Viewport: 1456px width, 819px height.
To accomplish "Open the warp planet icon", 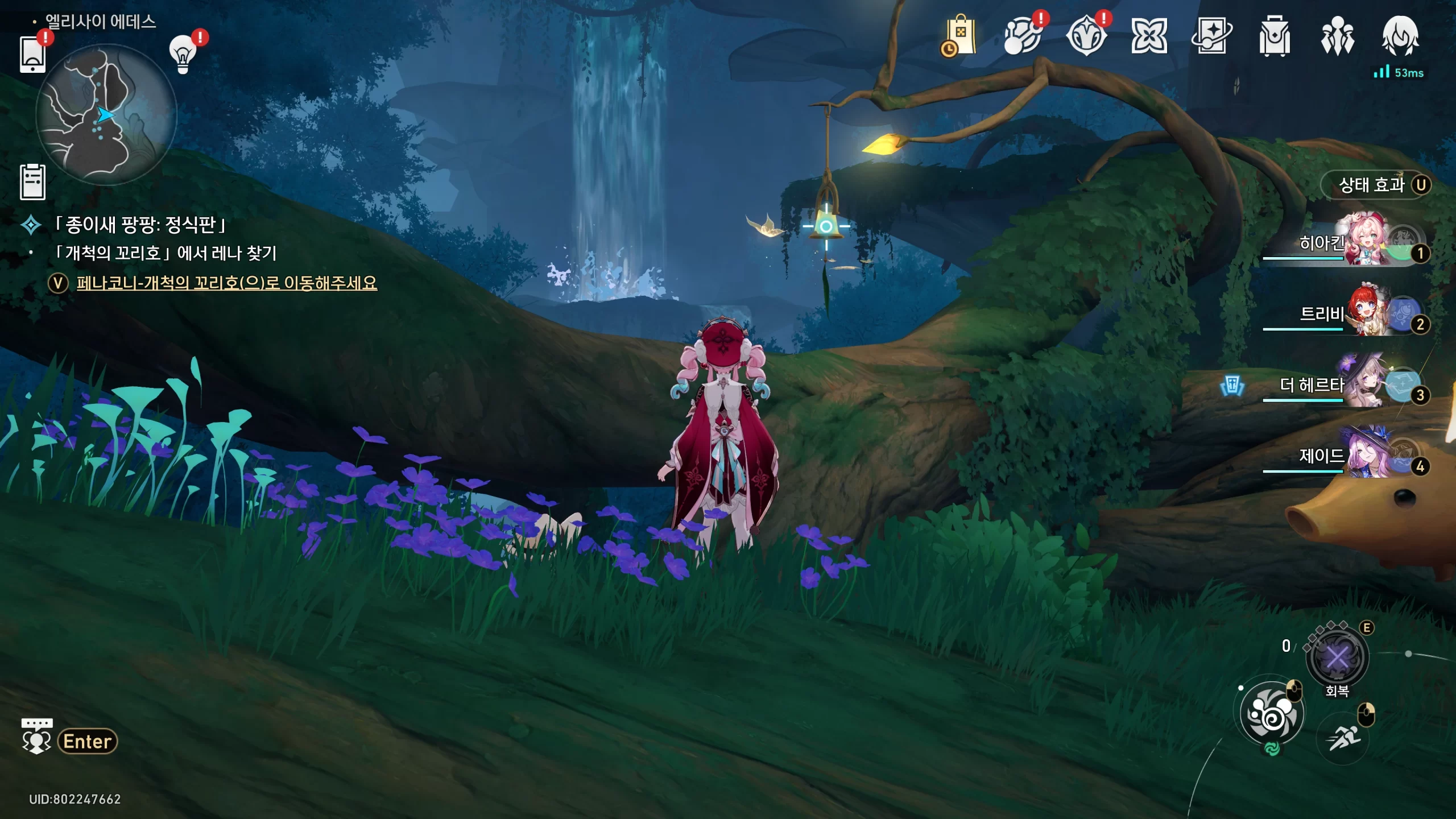I will [x=1023, y=36].
